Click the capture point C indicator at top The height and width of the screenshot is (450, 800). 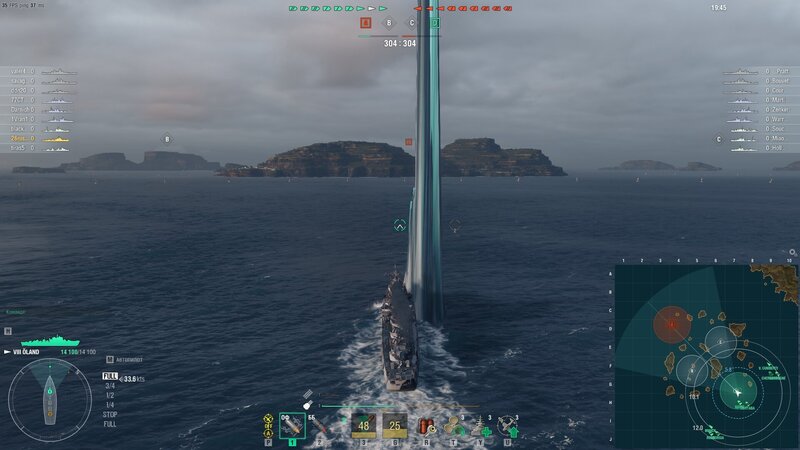(x=411, y=22)
